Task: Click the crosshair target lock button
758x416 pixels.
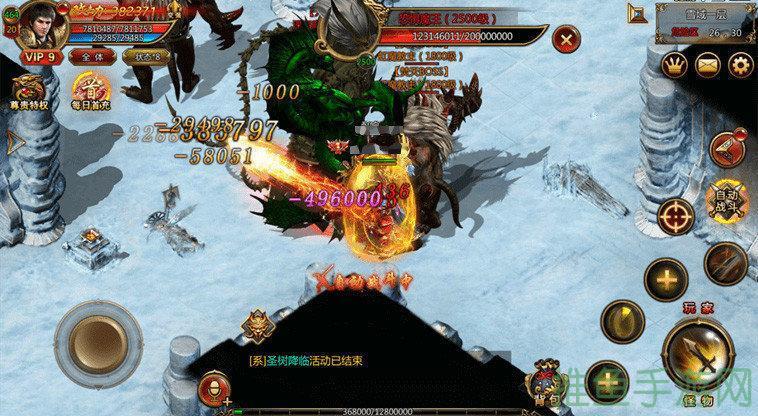Action: (x=677, y=217)
